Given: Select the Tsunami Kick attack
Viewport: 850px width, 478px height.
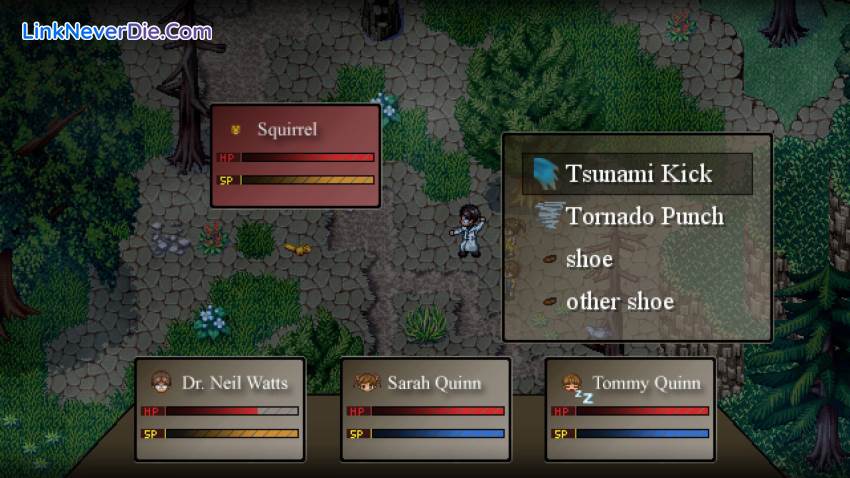Looking at the screenshot, I should coord(637,174).
